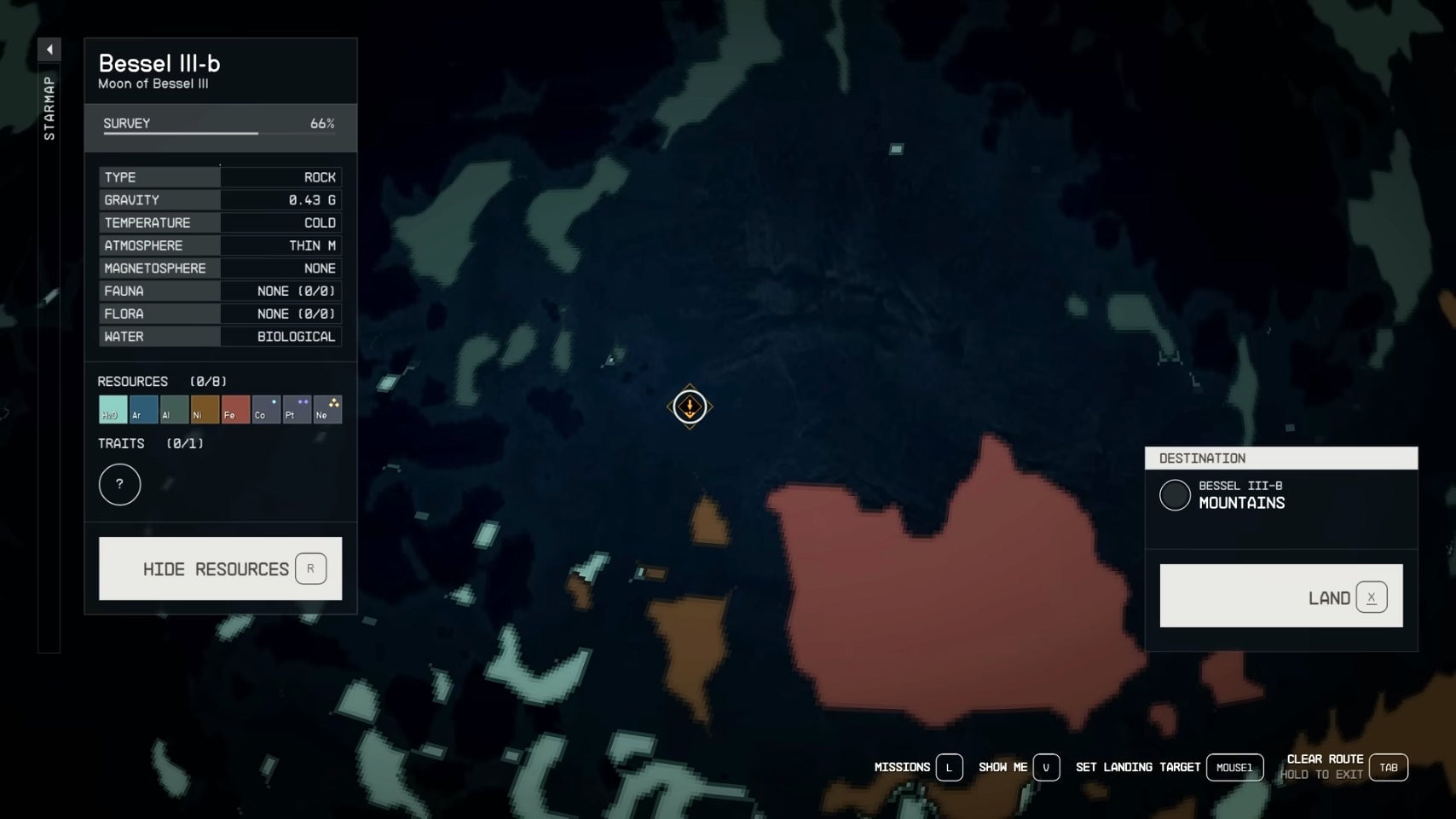
Task: Select the Bessel III-b Mountains destination entry
Action: [1240, 495]
